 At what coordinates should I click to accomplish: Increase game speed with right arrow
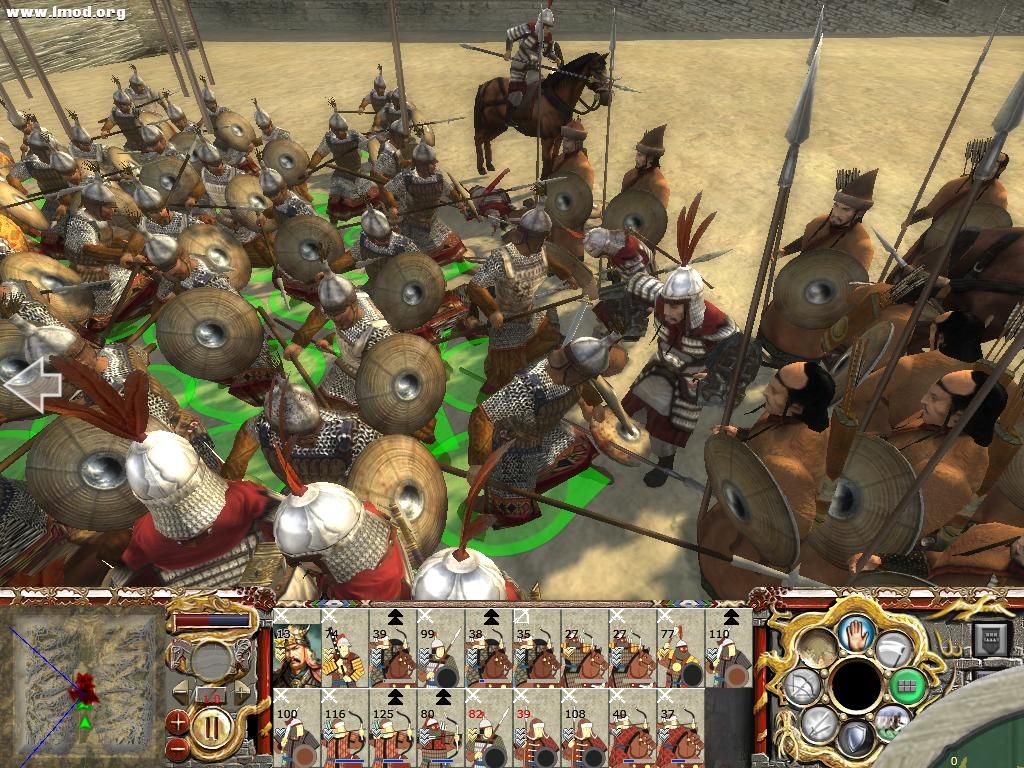pyautogui.click(x=241, y=693)
